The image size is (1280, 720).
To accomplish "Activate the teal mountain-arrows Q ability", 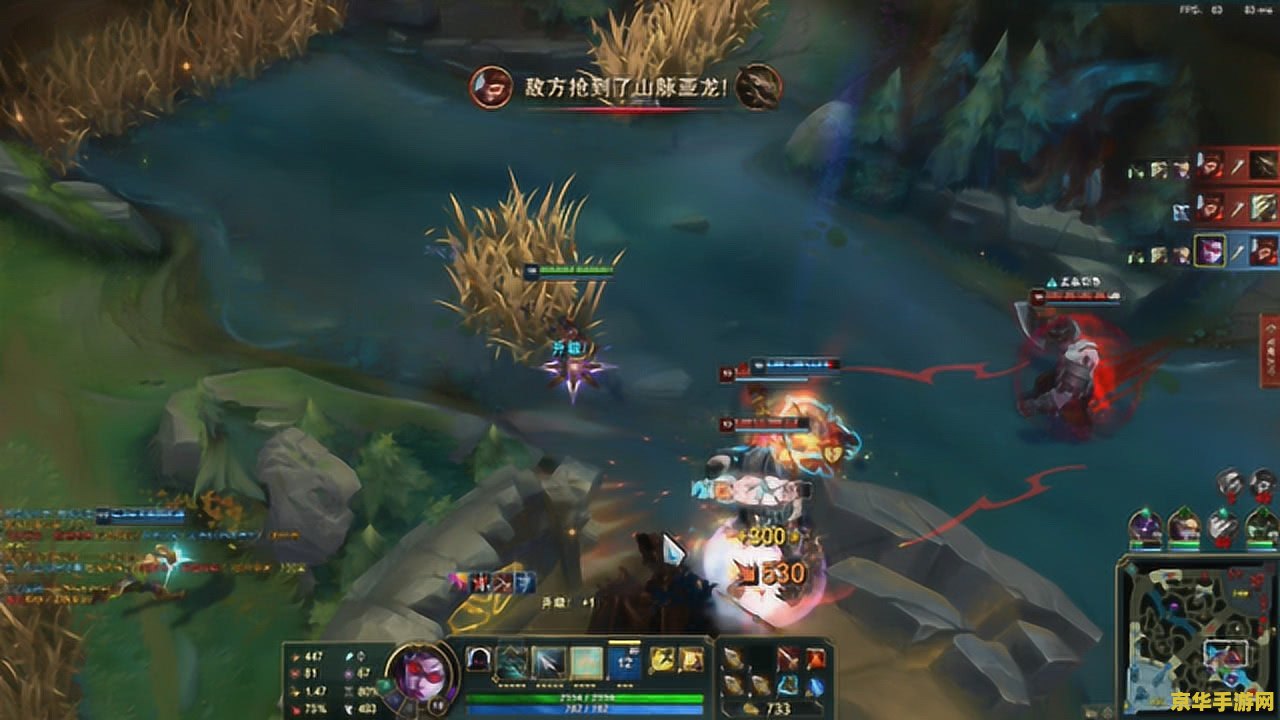I will tap(512, 661).
